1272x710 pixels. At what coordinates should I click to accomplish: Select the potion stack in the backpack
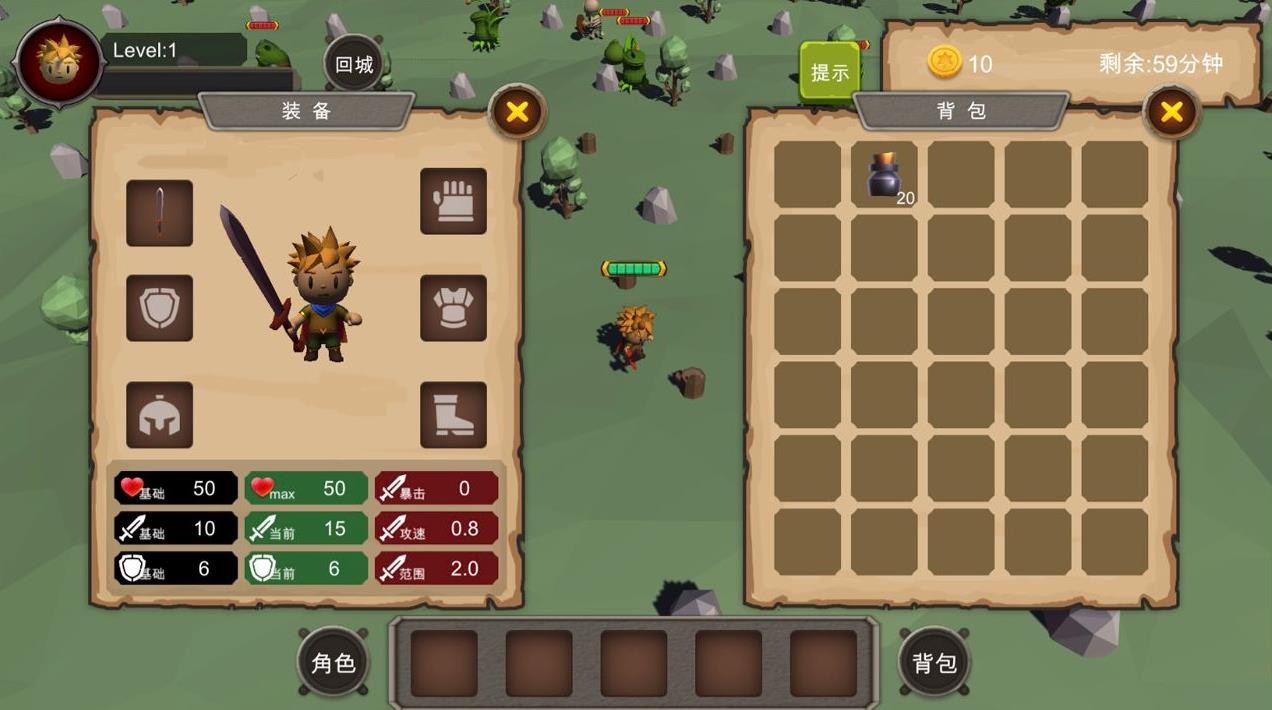pyautogui.click(x=885, y=176)
